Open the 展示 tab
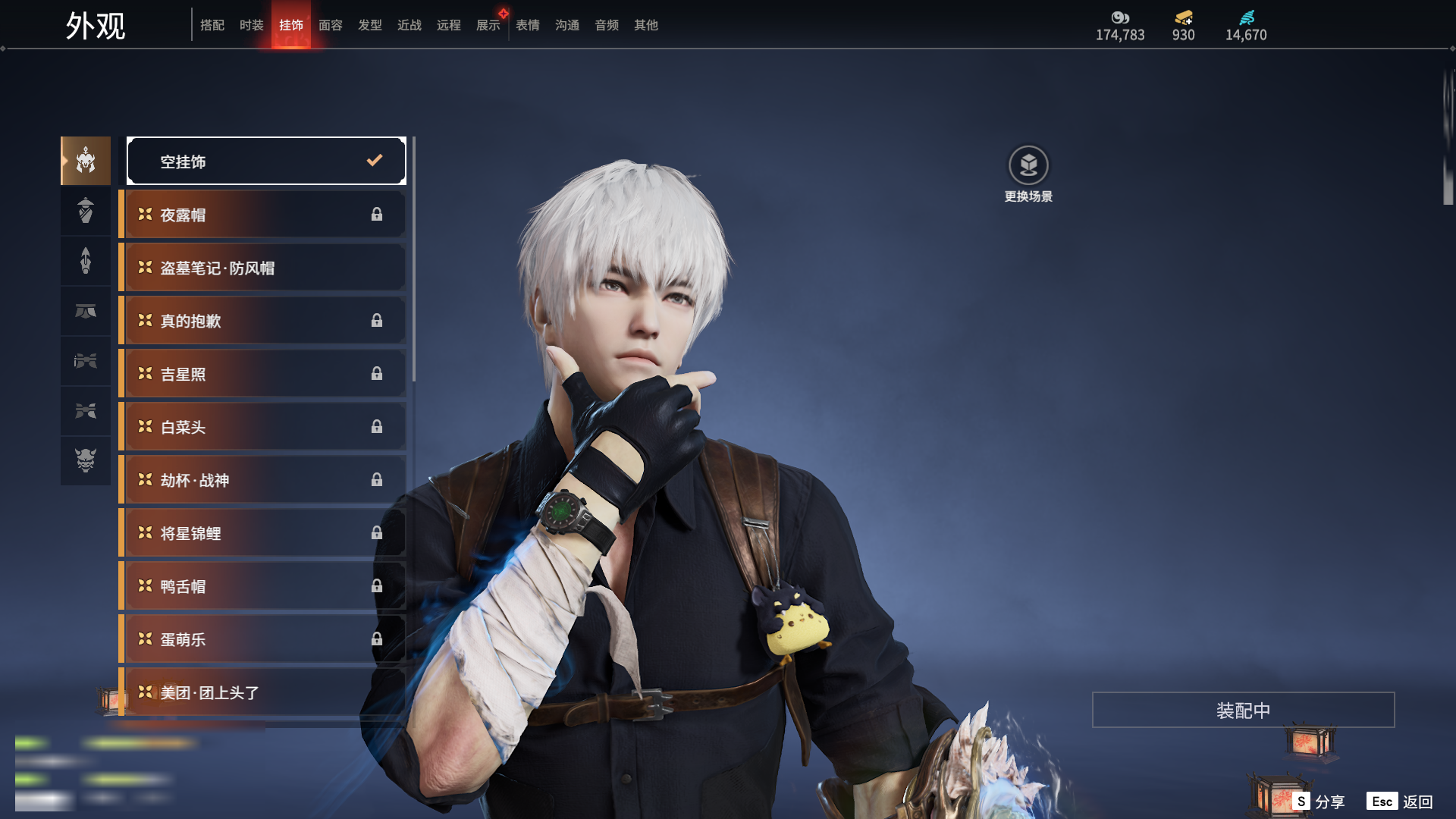Image resolution: width=1456 pixels, height=819 pixels. tap(488, 25)
